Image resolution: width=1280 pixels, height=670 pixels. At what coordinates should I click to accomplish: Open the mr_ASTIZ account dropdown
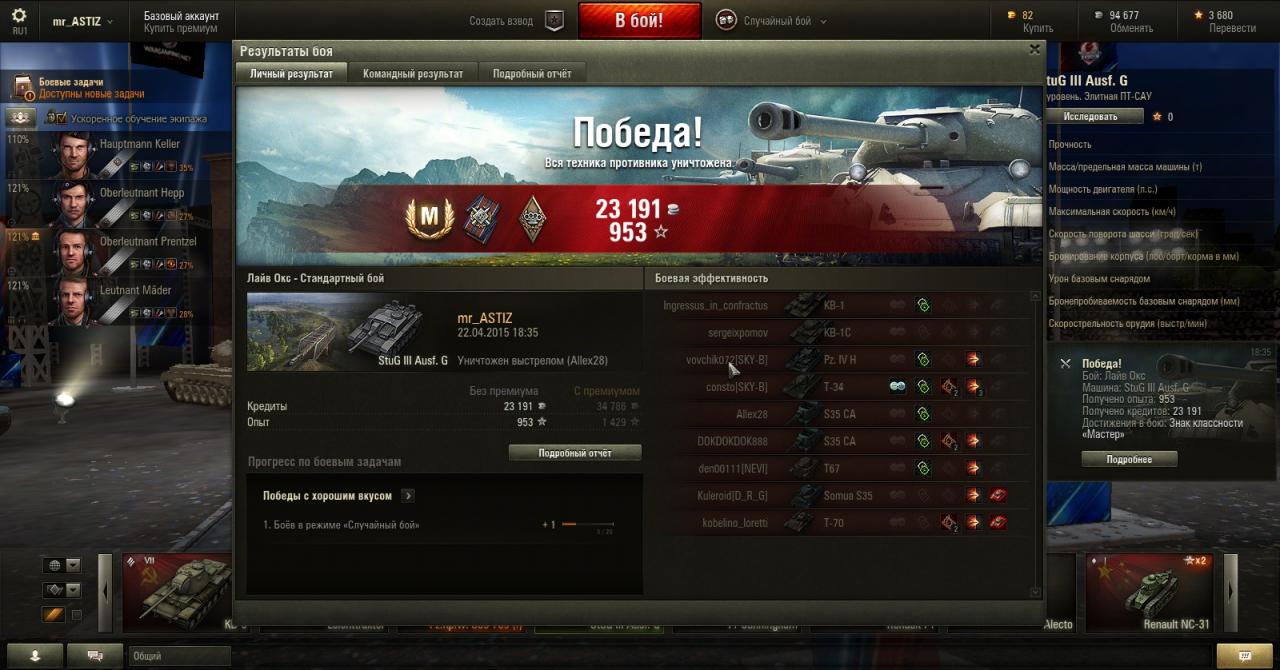tap(82, 21)
